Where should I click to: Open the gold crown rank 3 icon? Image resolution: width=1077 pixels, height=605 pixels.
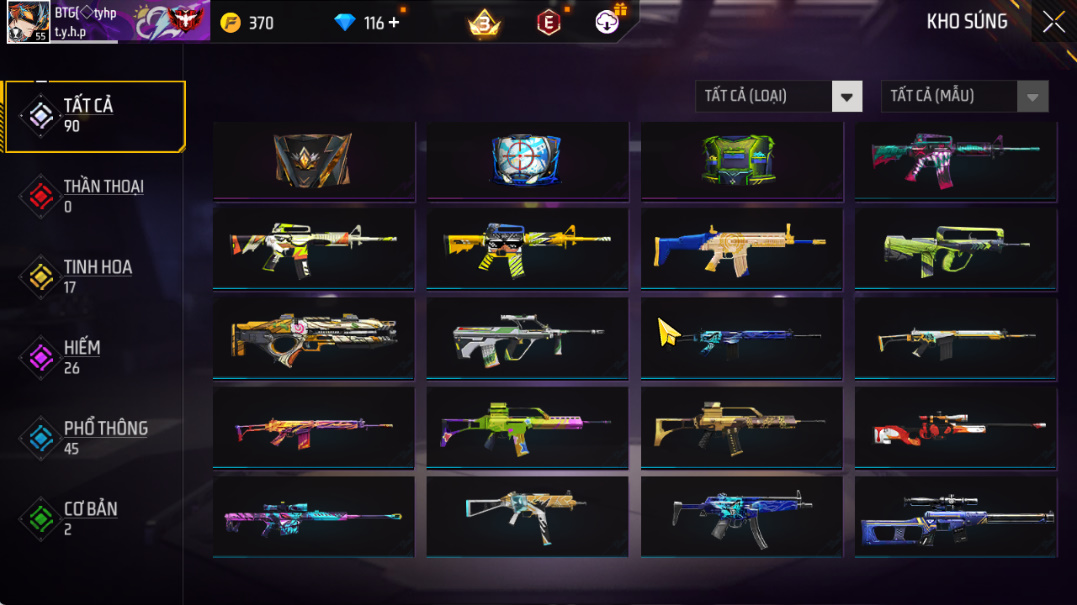tap(484, 23)
